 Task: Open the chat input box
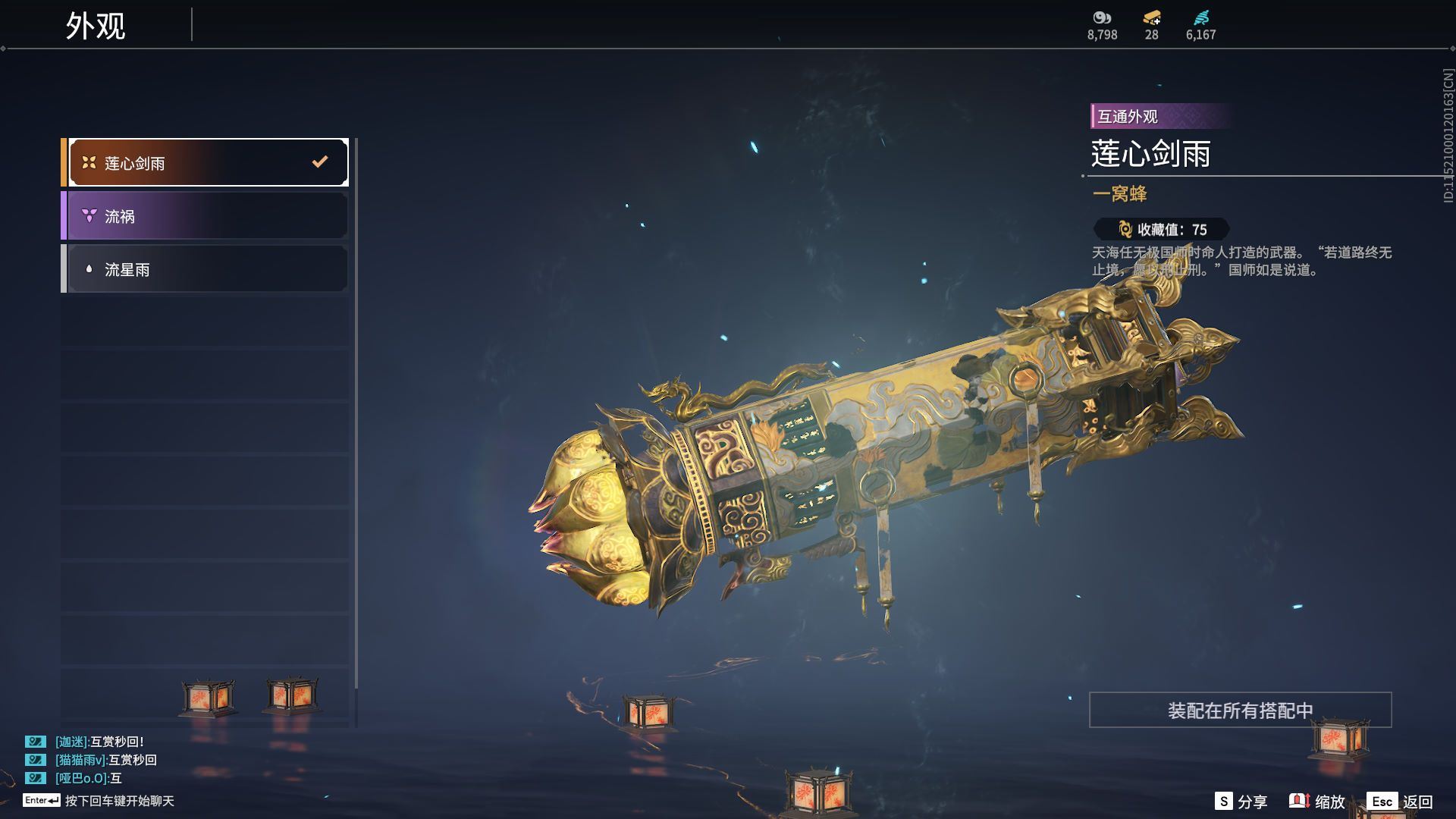pos(119,801)
